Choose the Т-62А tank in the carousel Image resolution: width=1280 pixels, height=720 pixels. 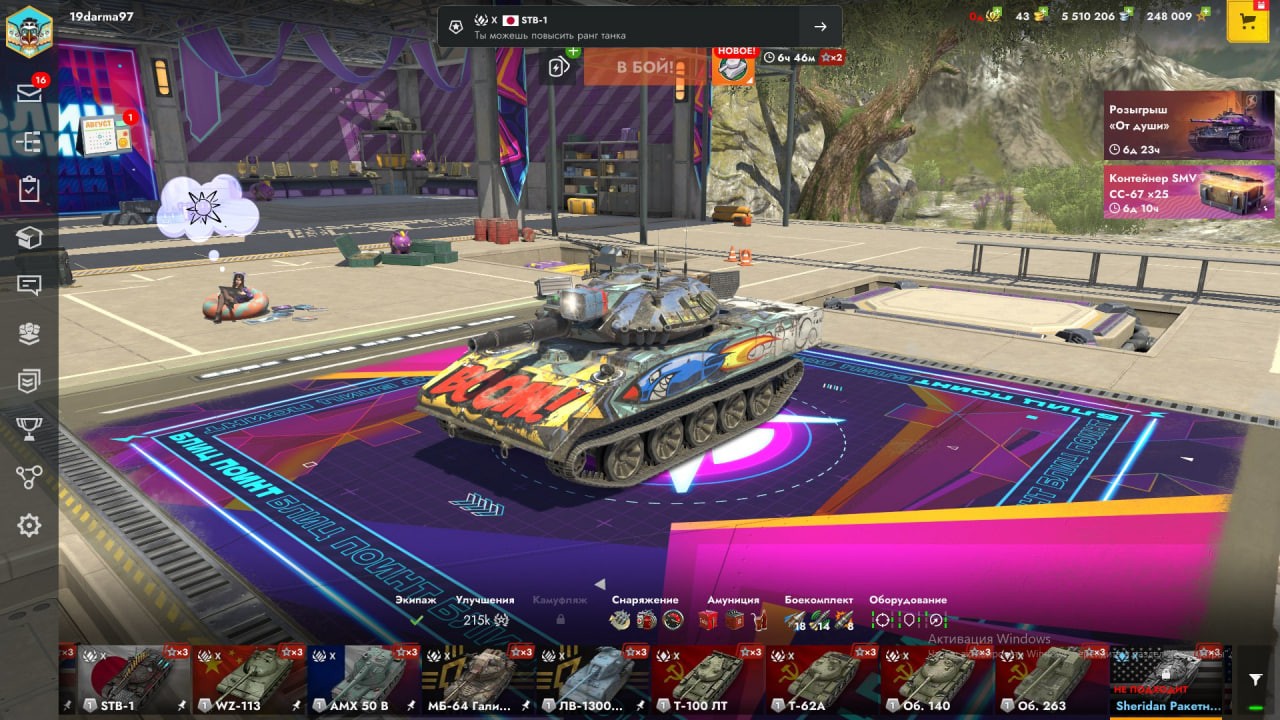[822, 678]
